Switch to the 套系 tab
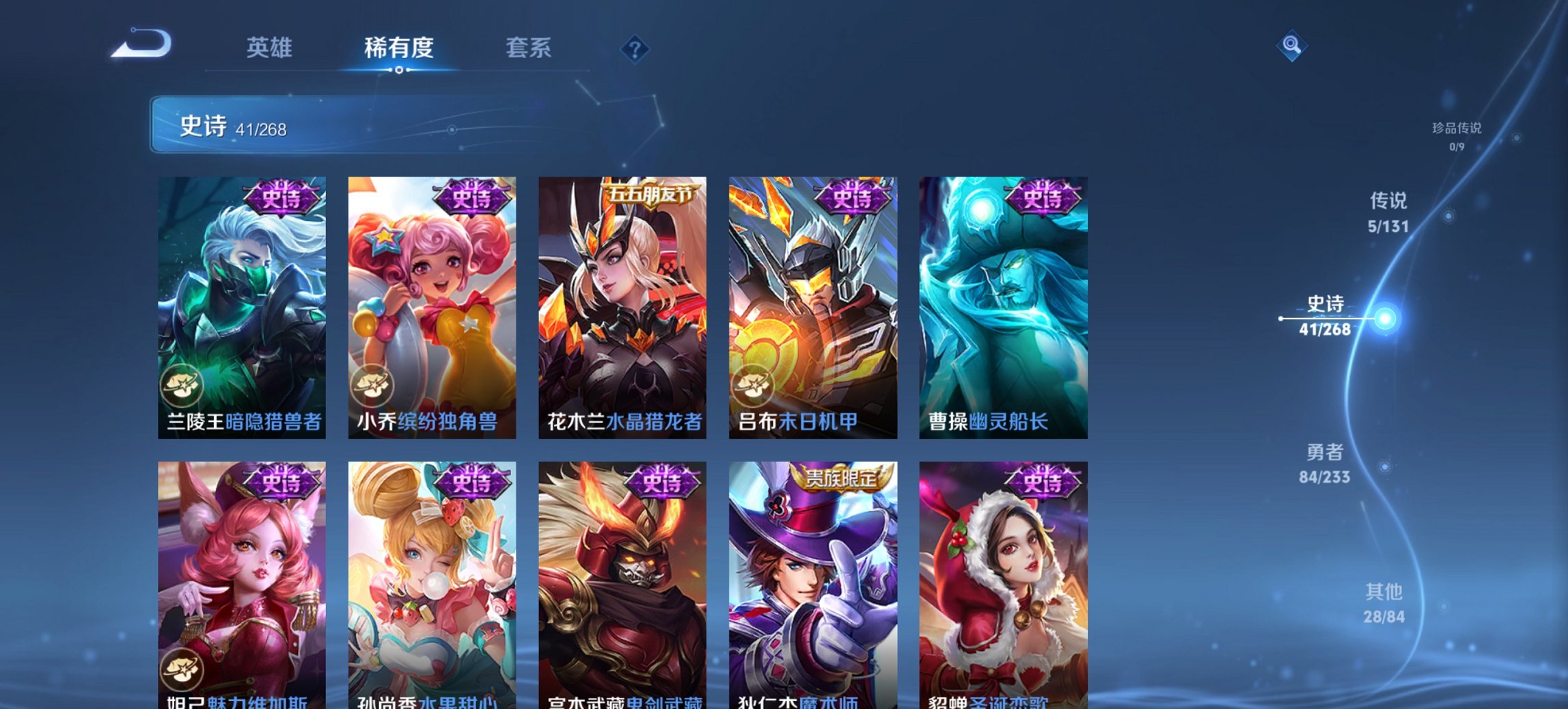The width and height of the screenshot is (1568, 709). coord(528,48)
